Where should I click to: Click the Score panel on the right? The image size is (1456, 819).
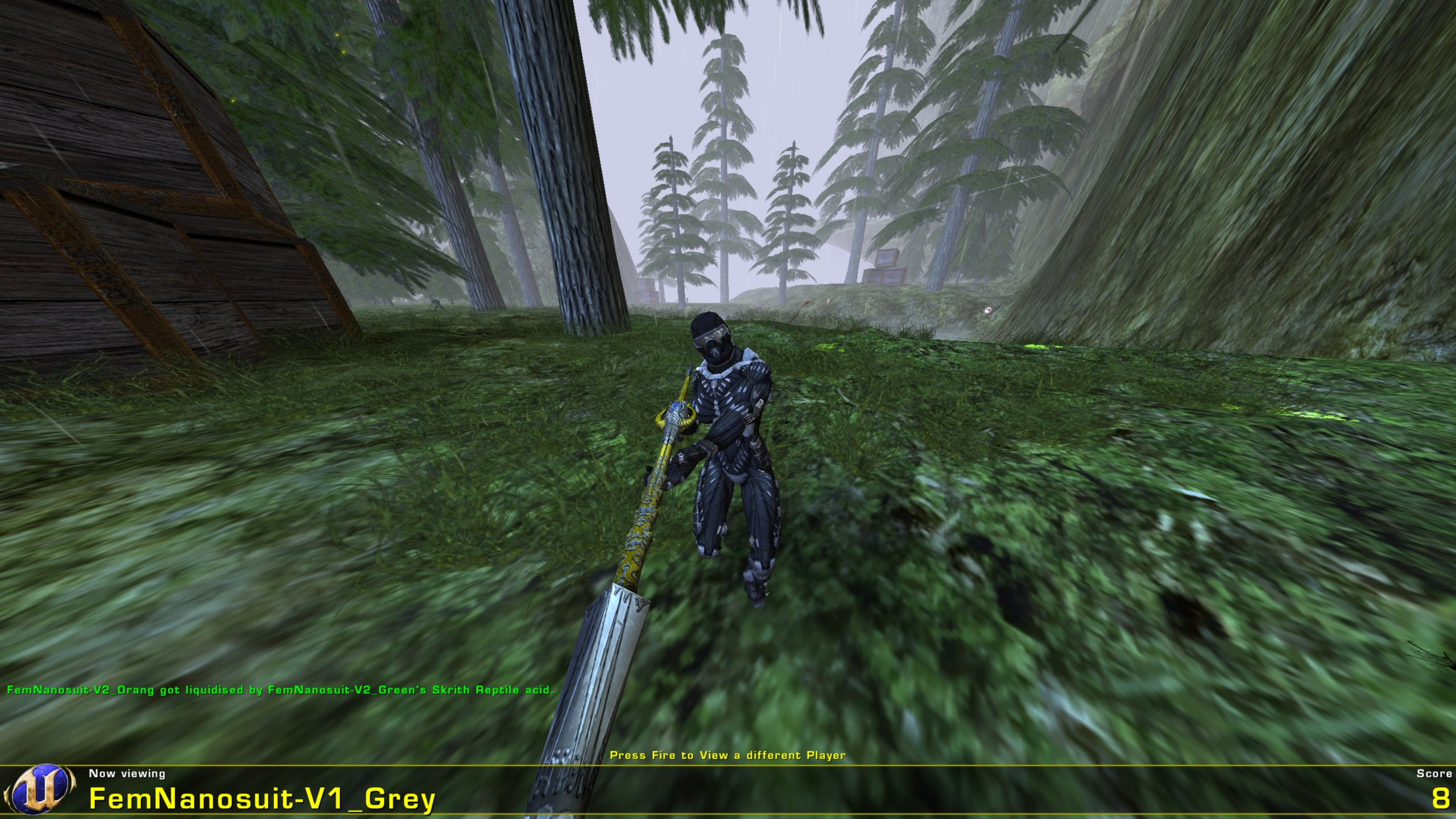[x=1428, y=791]
